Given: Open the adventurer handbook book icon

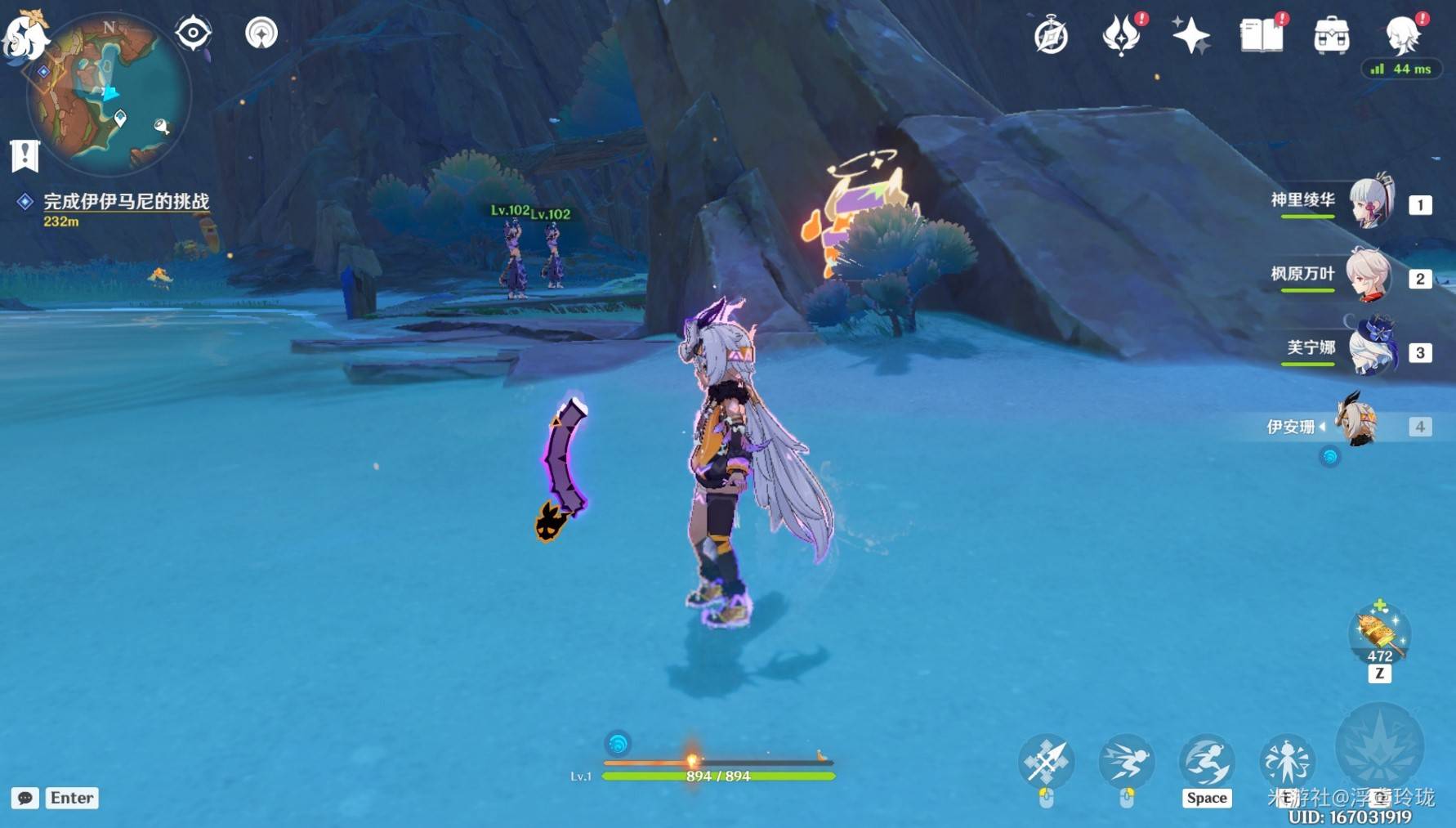Looking at the screenshot, I should 1261,36.
